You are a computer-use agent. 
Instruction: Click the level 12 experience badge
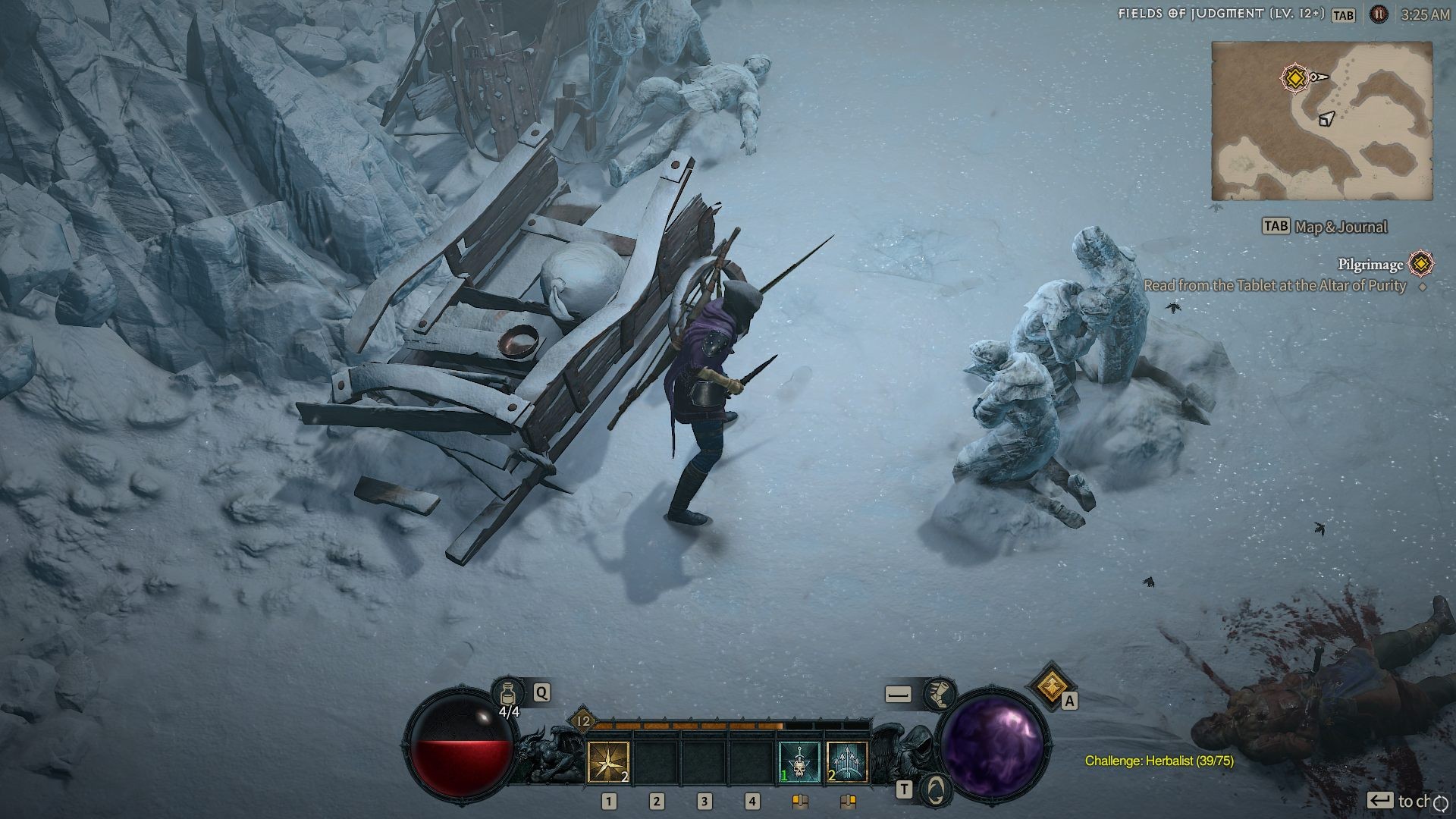click(x=583, y=720)
